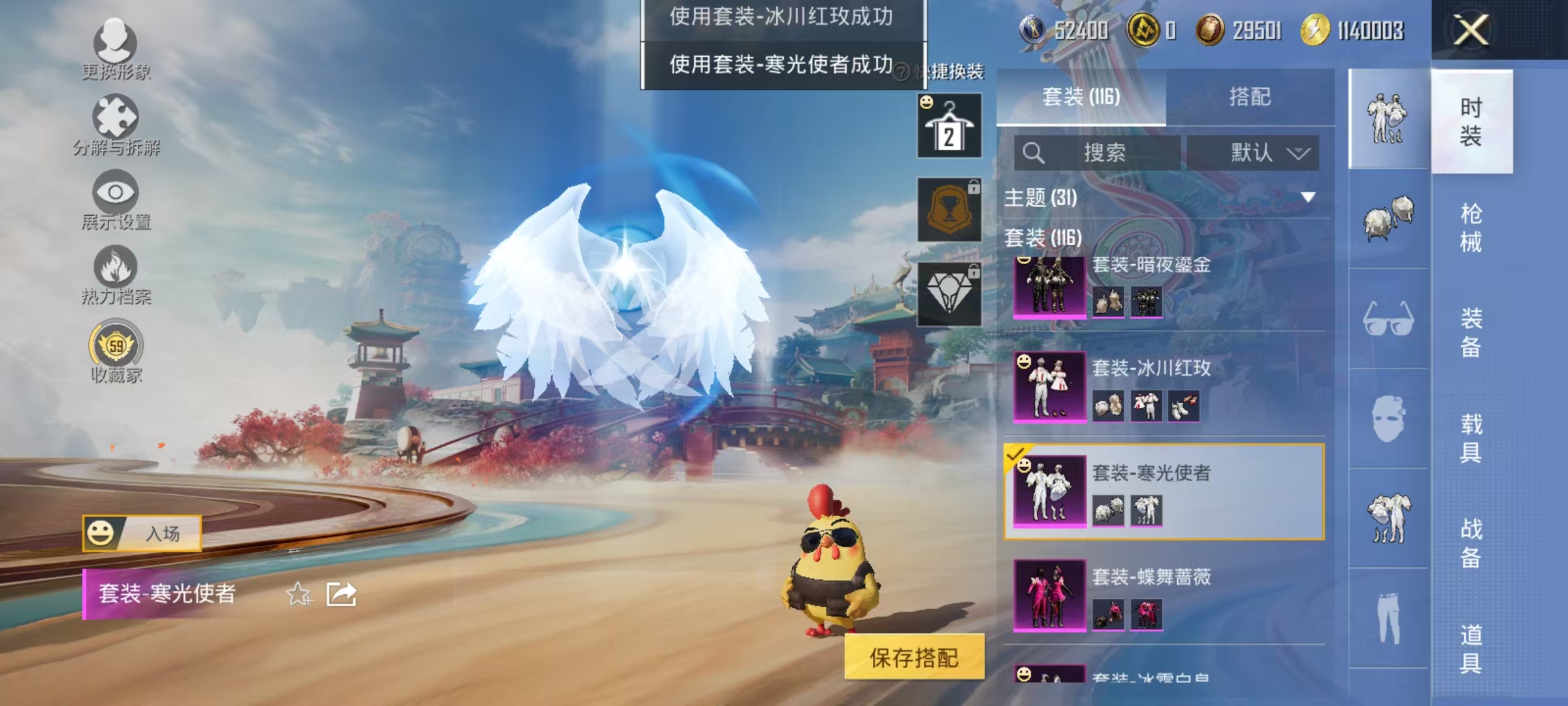The width and height of the screenshot is (1568, 706).
Task: Open the hanger quick-outfit slot showing 2
Action: tap(949, 124)
